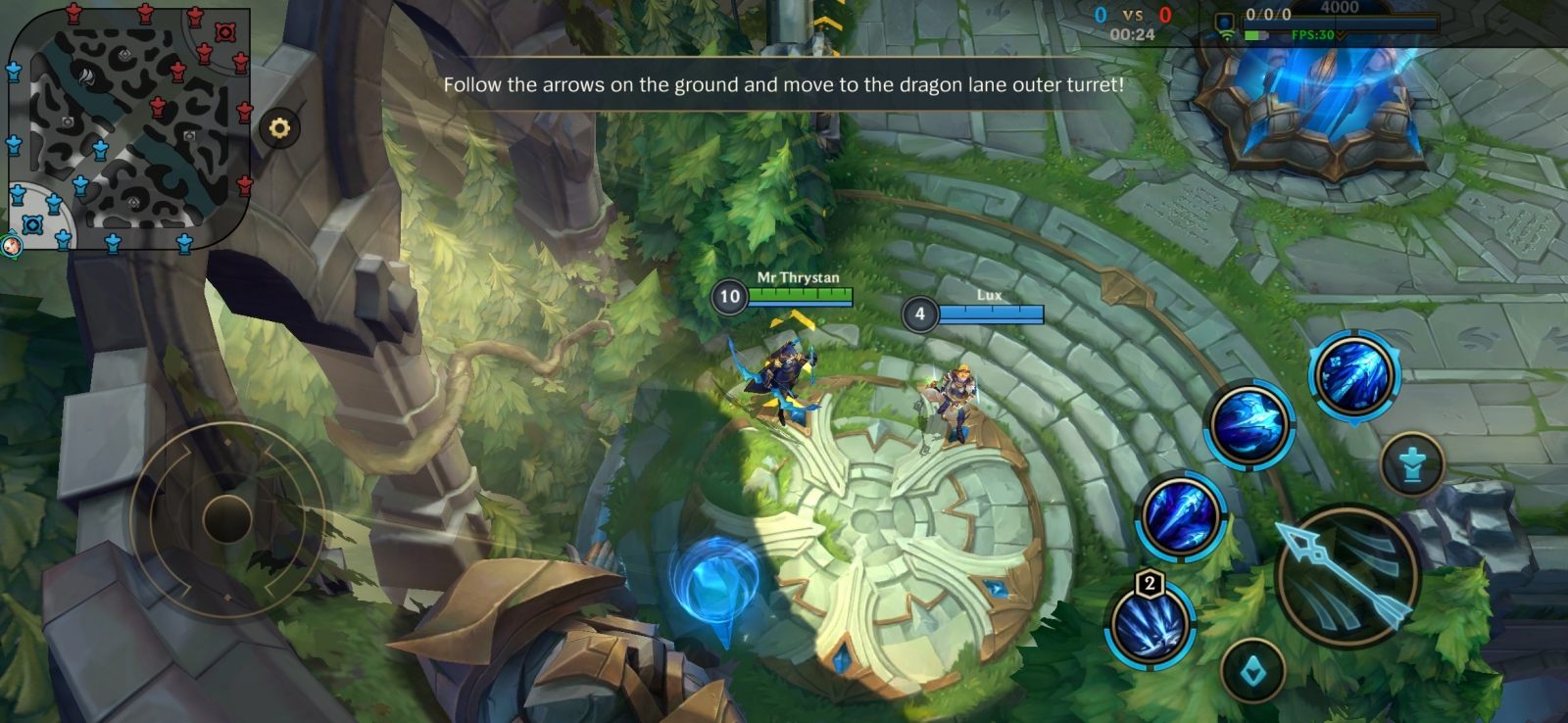Touch the center of the movement joystick
The height and width of the screenshot is (723, 1568).
tap(227, 517)
